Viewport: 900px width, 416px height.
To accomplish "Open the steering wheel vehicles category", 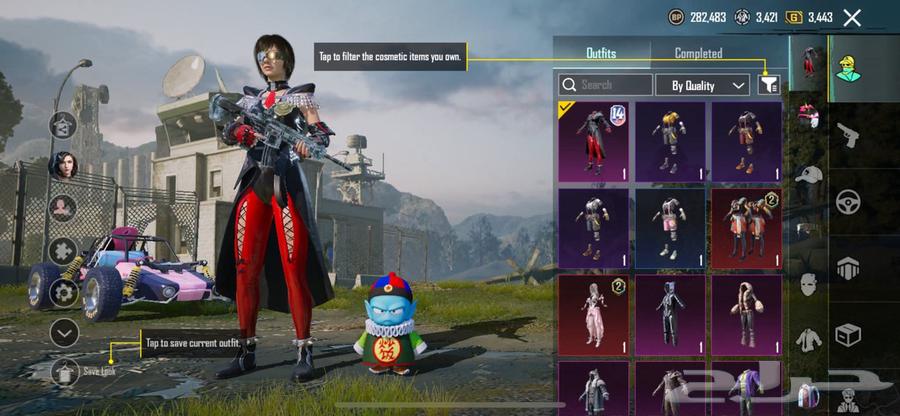I will (x=850, y=201).
